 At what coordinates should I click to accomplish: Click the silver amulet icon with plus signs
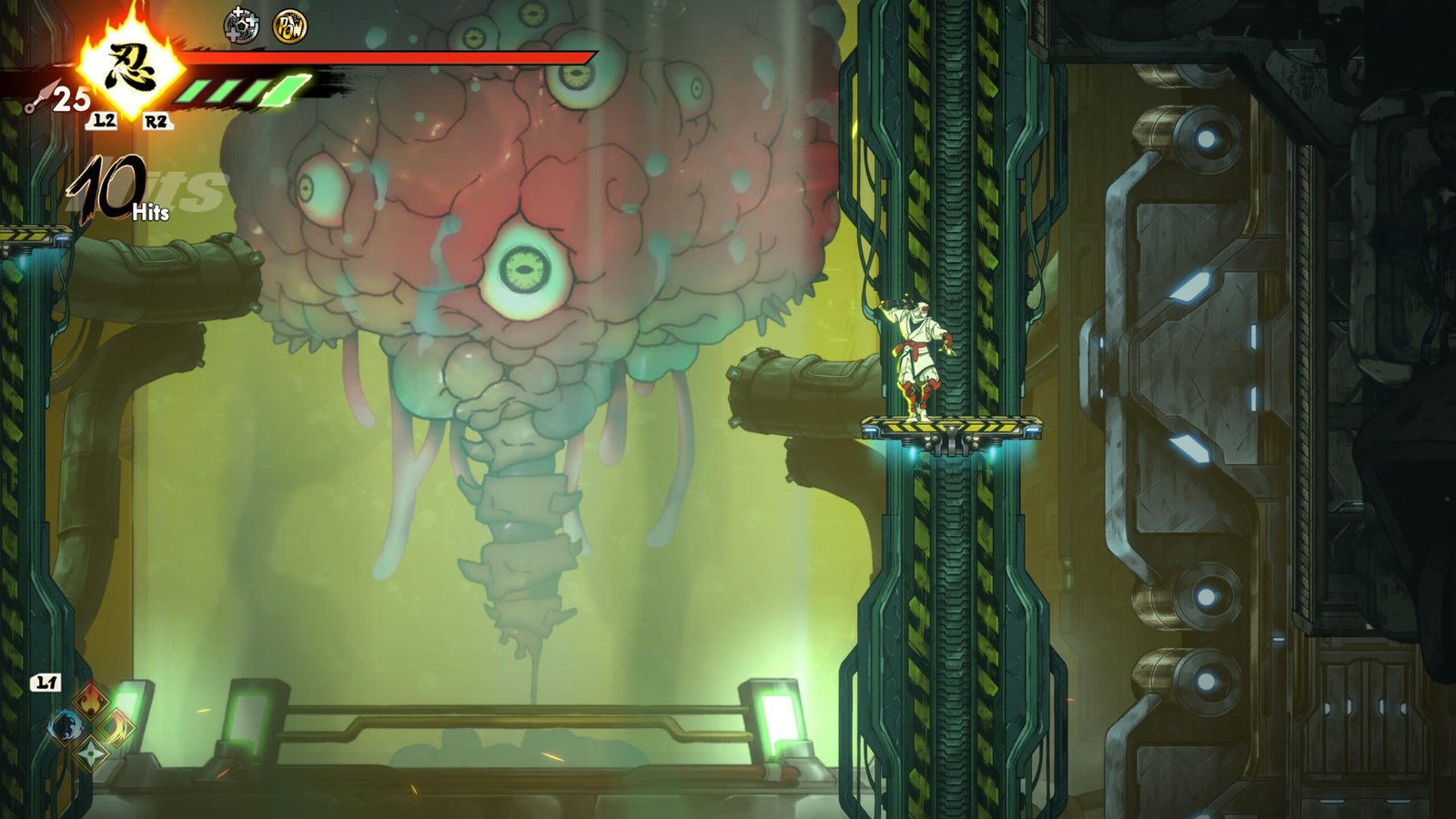(241, 25)
